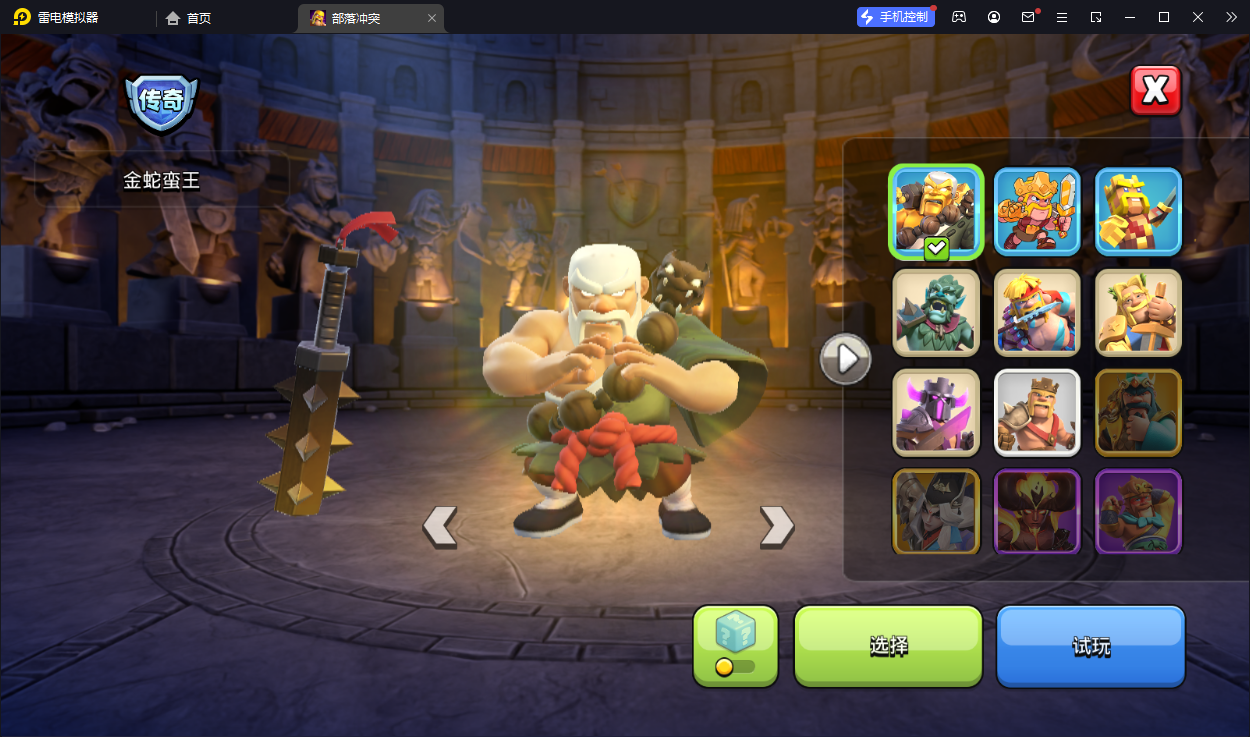Pick the blocky pixel king skin

1138,211
